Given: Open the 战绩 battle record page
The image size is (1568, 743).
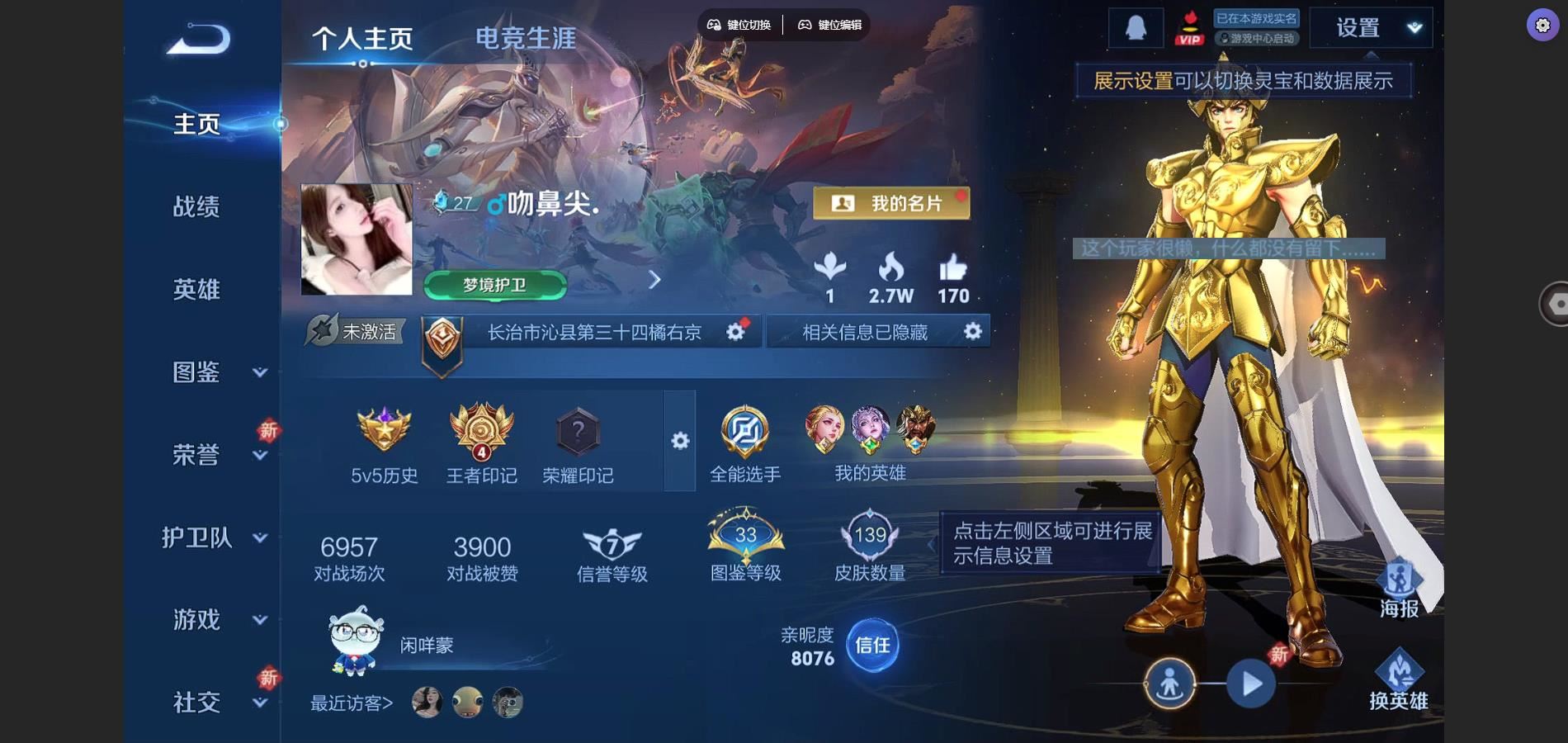Looking at the screenshot, I should tap(196, 206).
